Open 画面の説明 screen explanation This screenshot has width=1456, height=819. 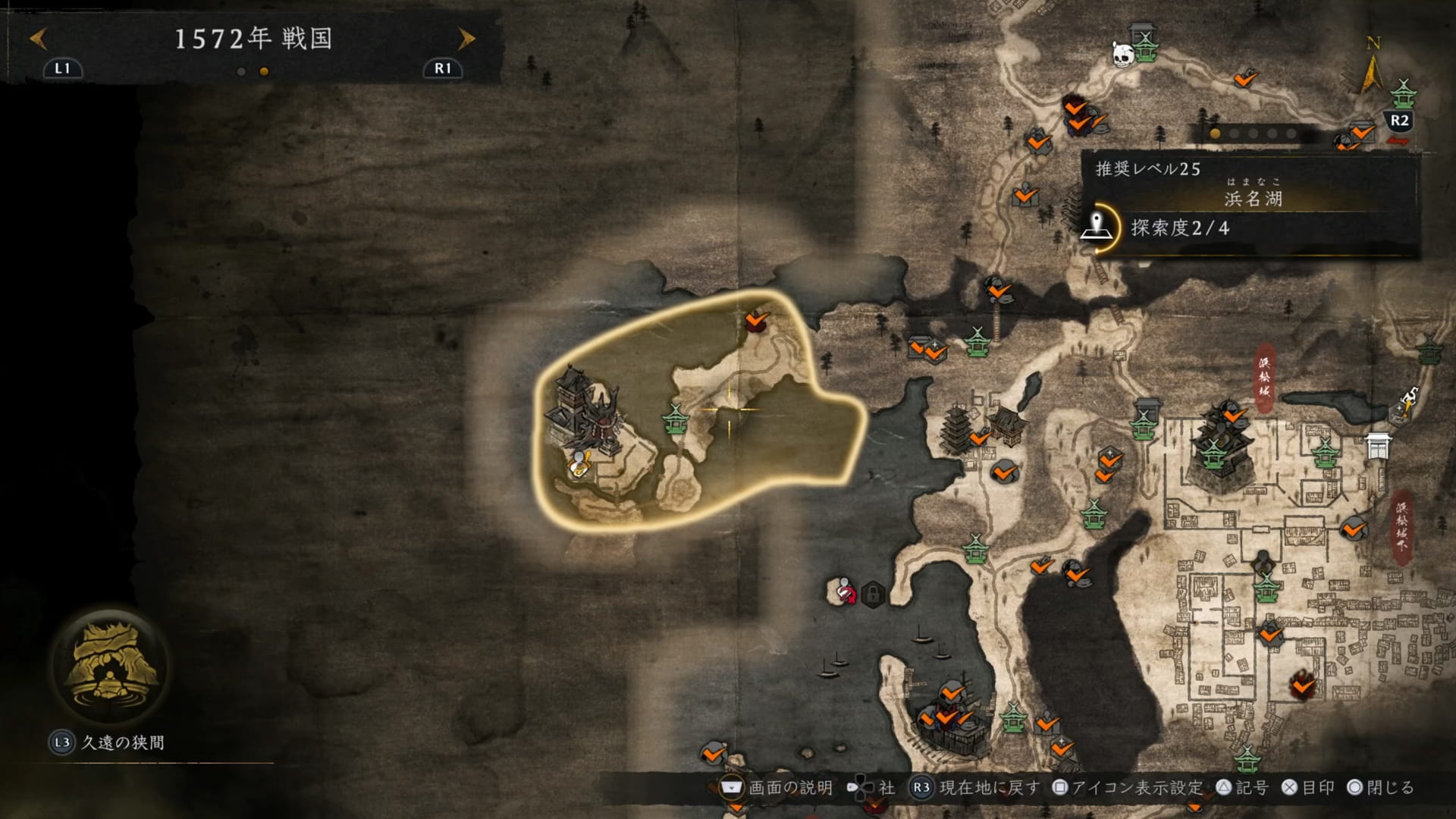click(777, 788)
